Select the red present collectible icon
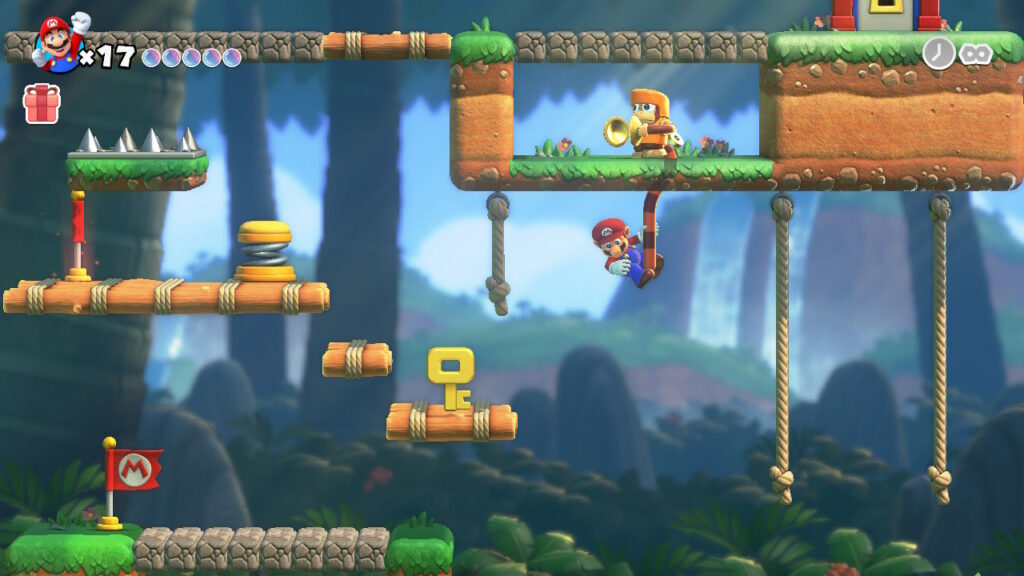Image resolution: width=1024 pixels, height=576 pixels. [x=42, y=104]
